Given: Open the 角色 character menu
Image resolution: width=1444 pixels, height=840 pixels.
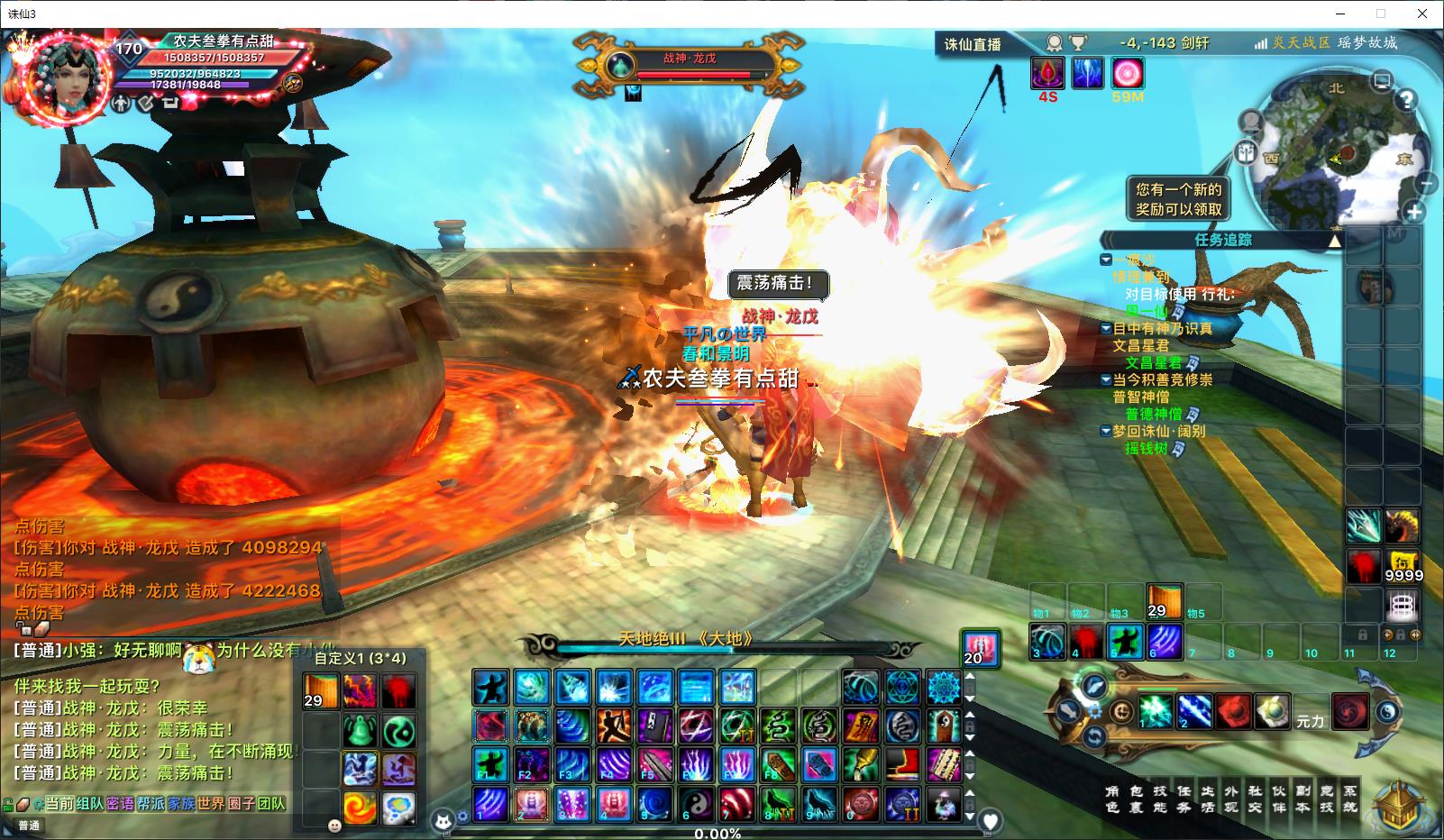Looking at the screenshot, I should click(x=1112, y=799).
